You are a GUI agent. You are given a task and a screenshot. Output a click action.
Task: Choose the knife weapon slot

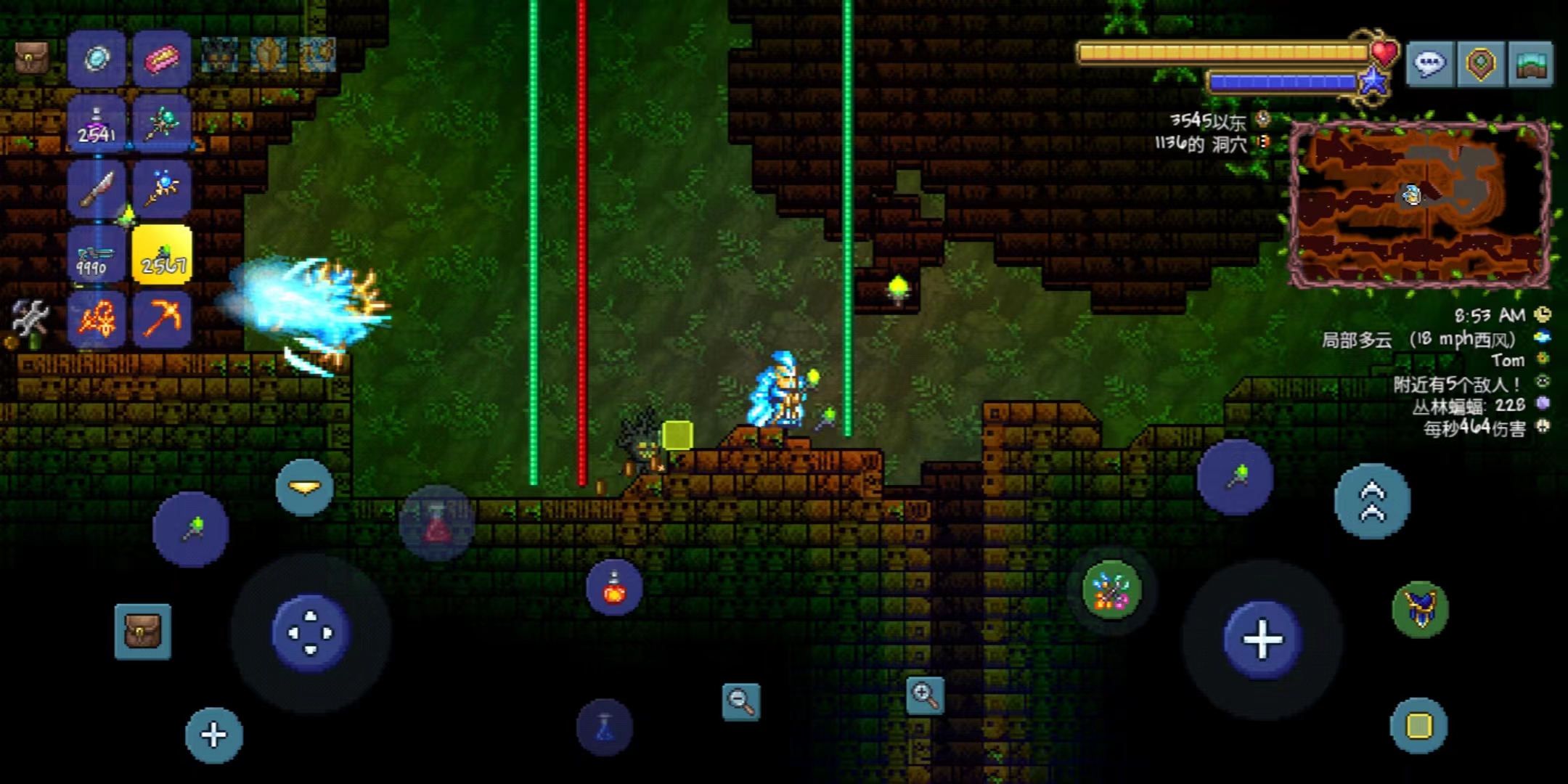[x=96, y=189]
